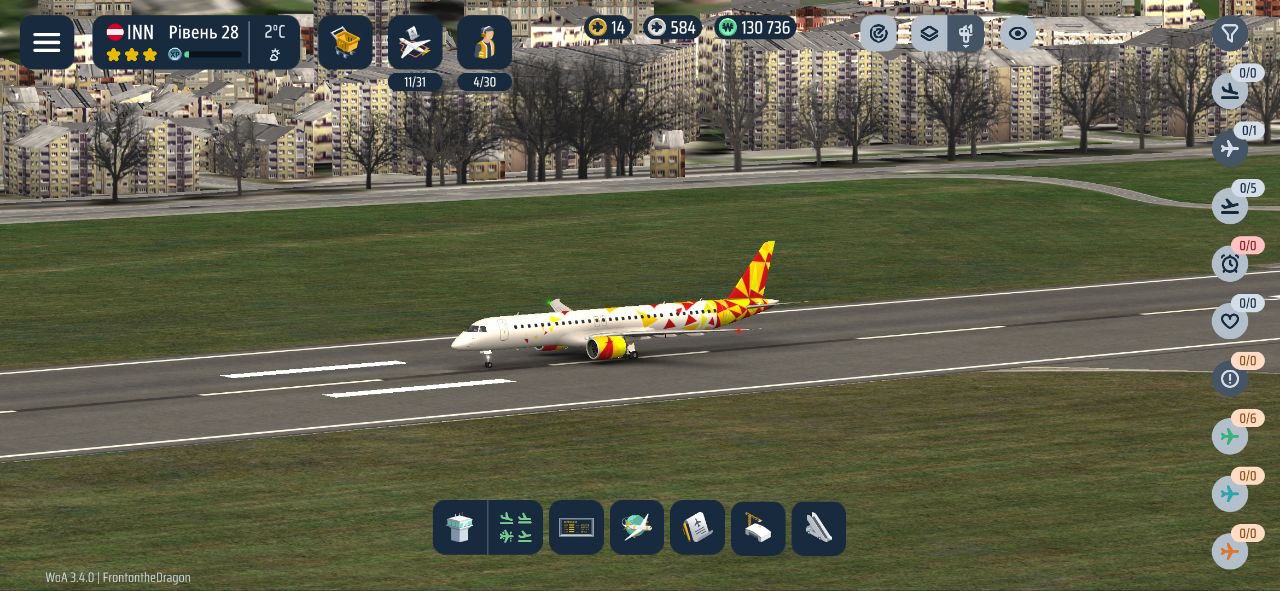Toggle the stand labels button

(x=966, y=34)
